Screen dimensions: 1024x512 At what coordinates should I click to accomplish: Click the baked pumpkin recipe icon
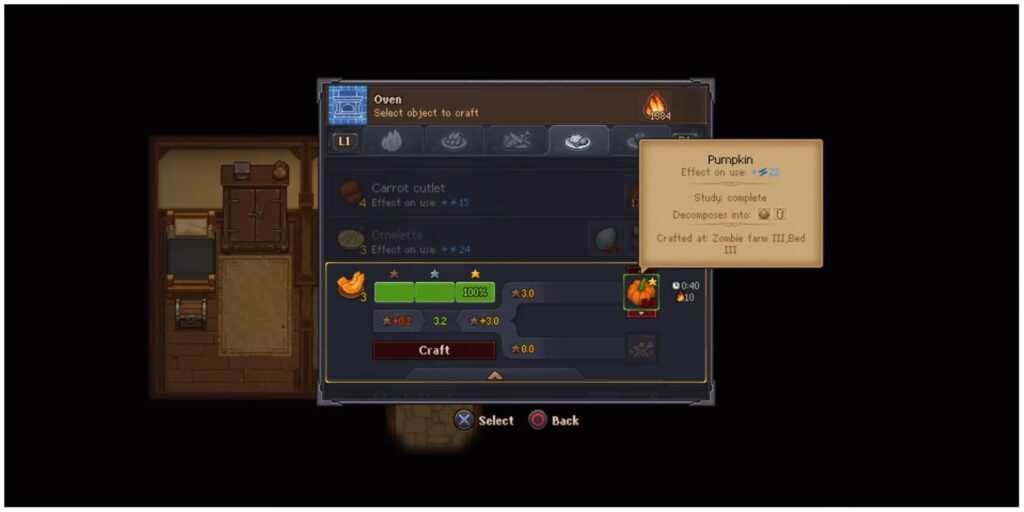pyautogui.click(x=349, y=286)
